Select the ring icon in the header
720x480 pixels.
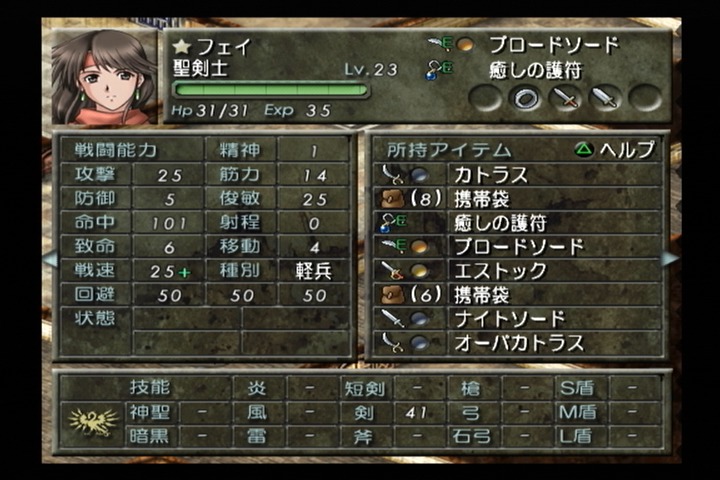(x=525, y=98)
